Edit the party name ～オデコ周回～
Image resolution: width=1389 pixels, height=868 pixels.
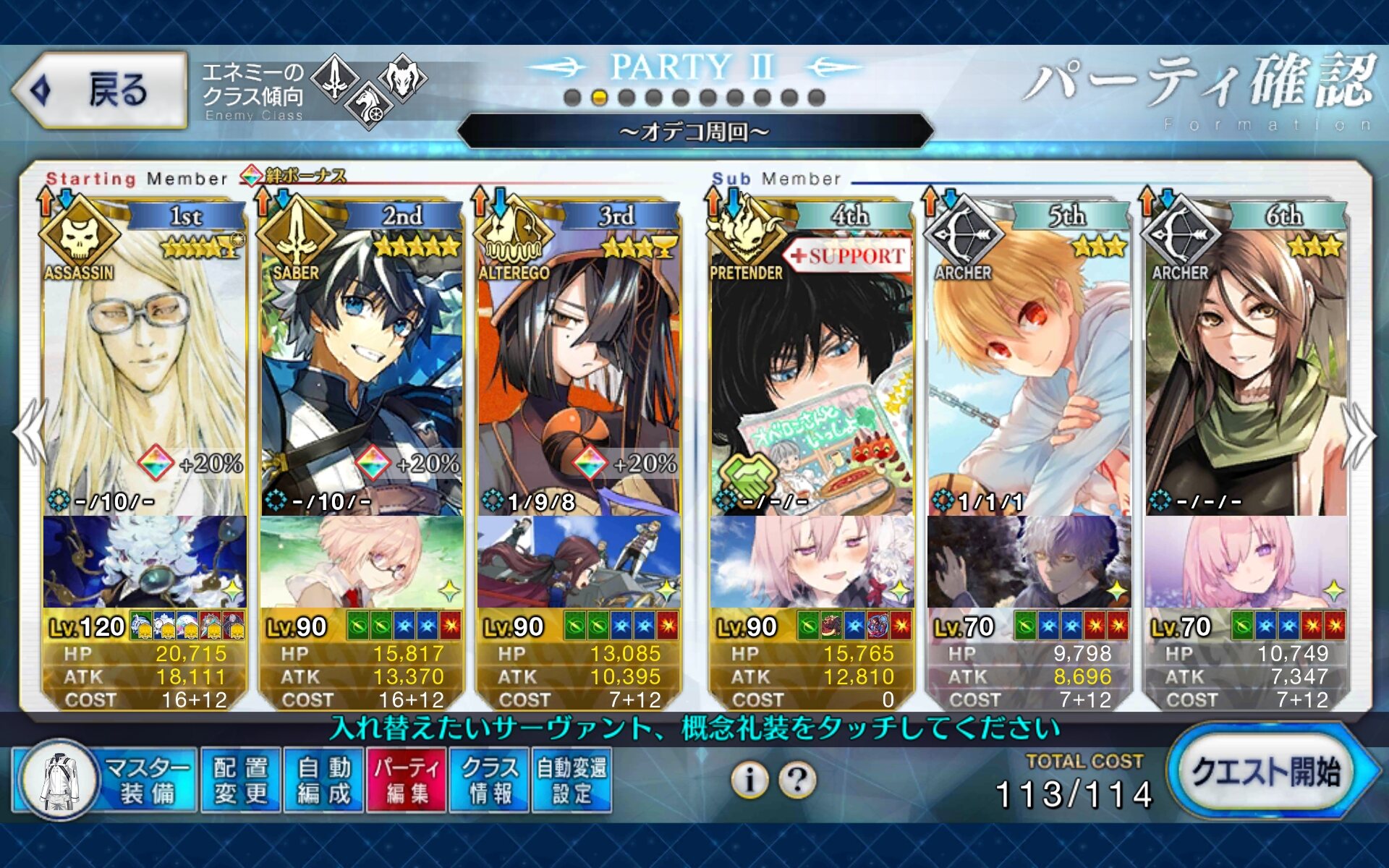pyautogui.click(x=694, y=132)
